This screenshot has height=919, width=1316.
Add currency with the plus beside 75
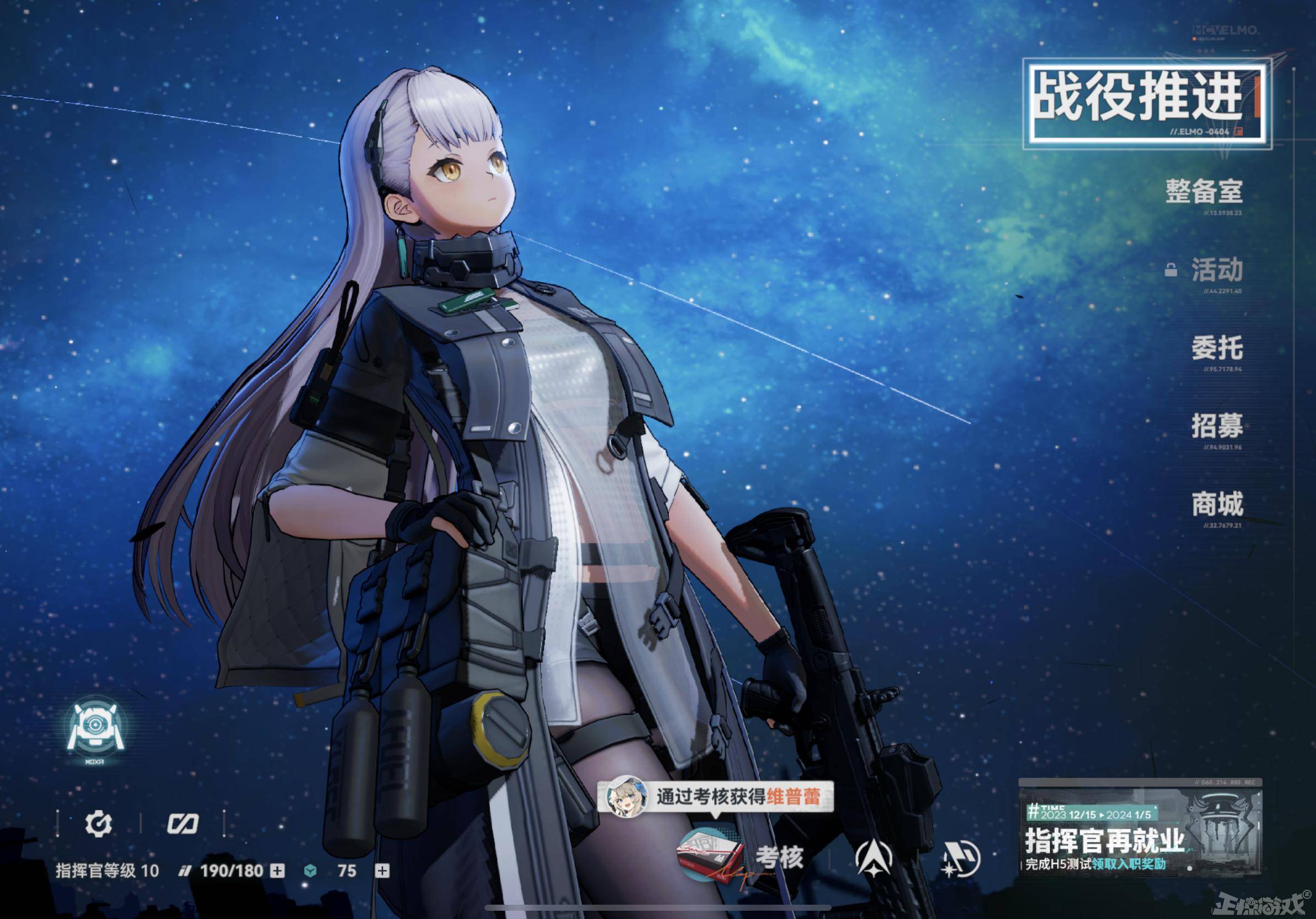[x=382, y=871]
